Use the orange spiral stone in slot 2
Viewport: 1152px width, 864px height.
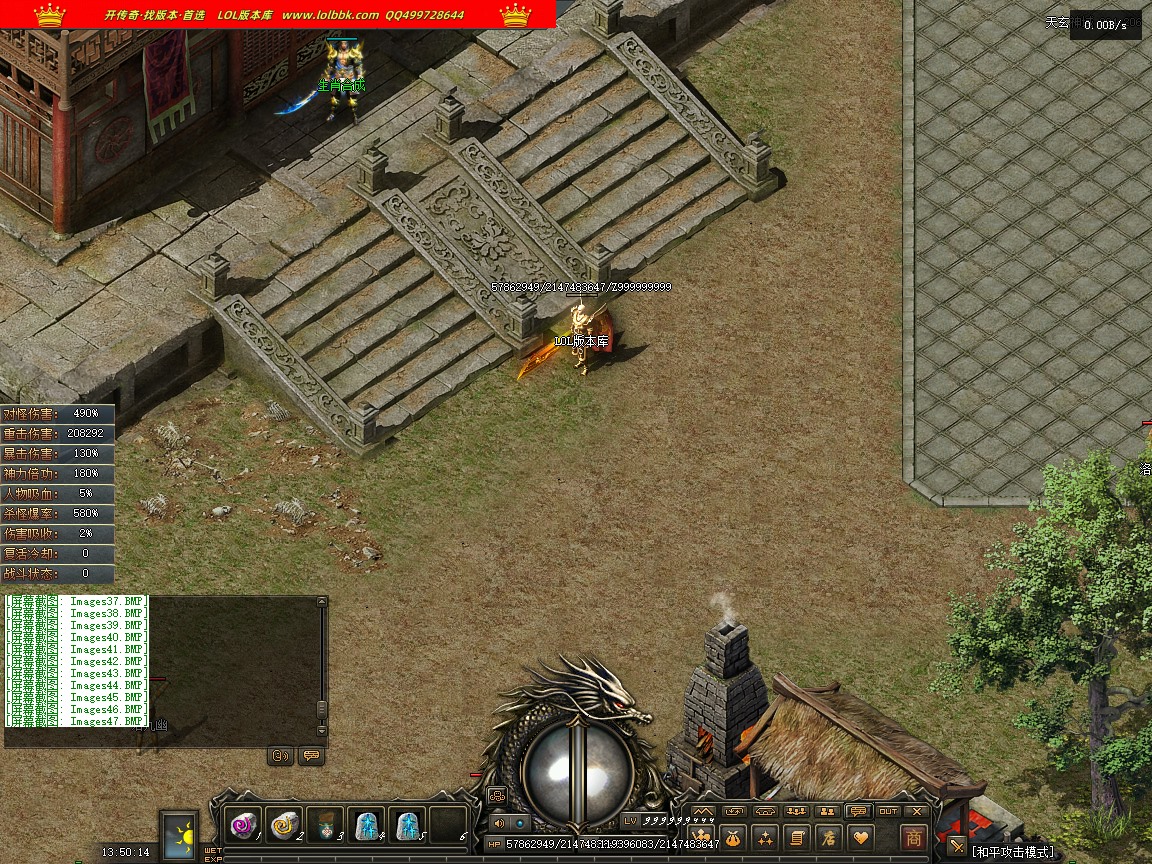point(284,825)
